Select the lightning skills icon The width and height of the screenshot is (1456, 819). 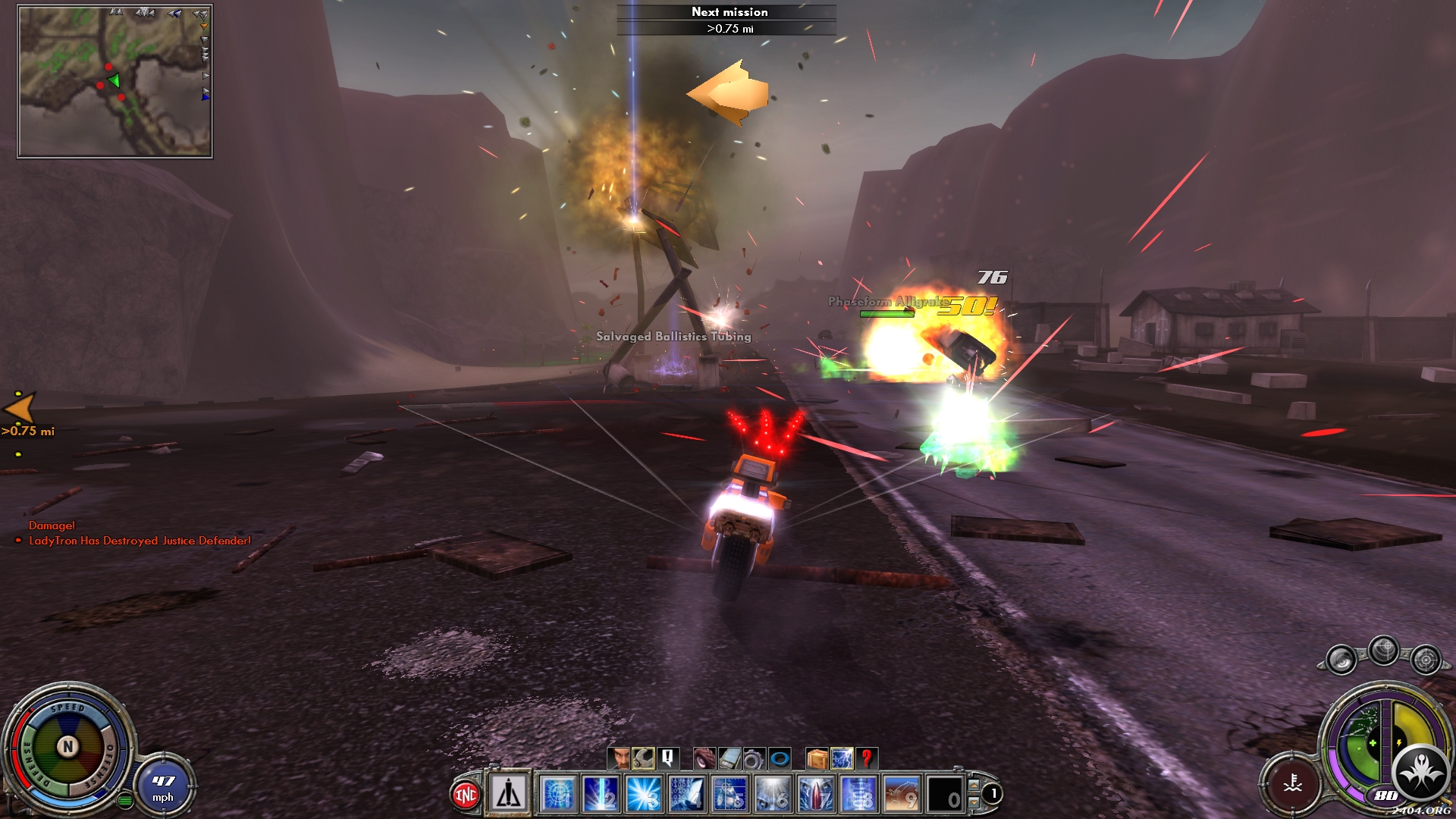(842, 758)
